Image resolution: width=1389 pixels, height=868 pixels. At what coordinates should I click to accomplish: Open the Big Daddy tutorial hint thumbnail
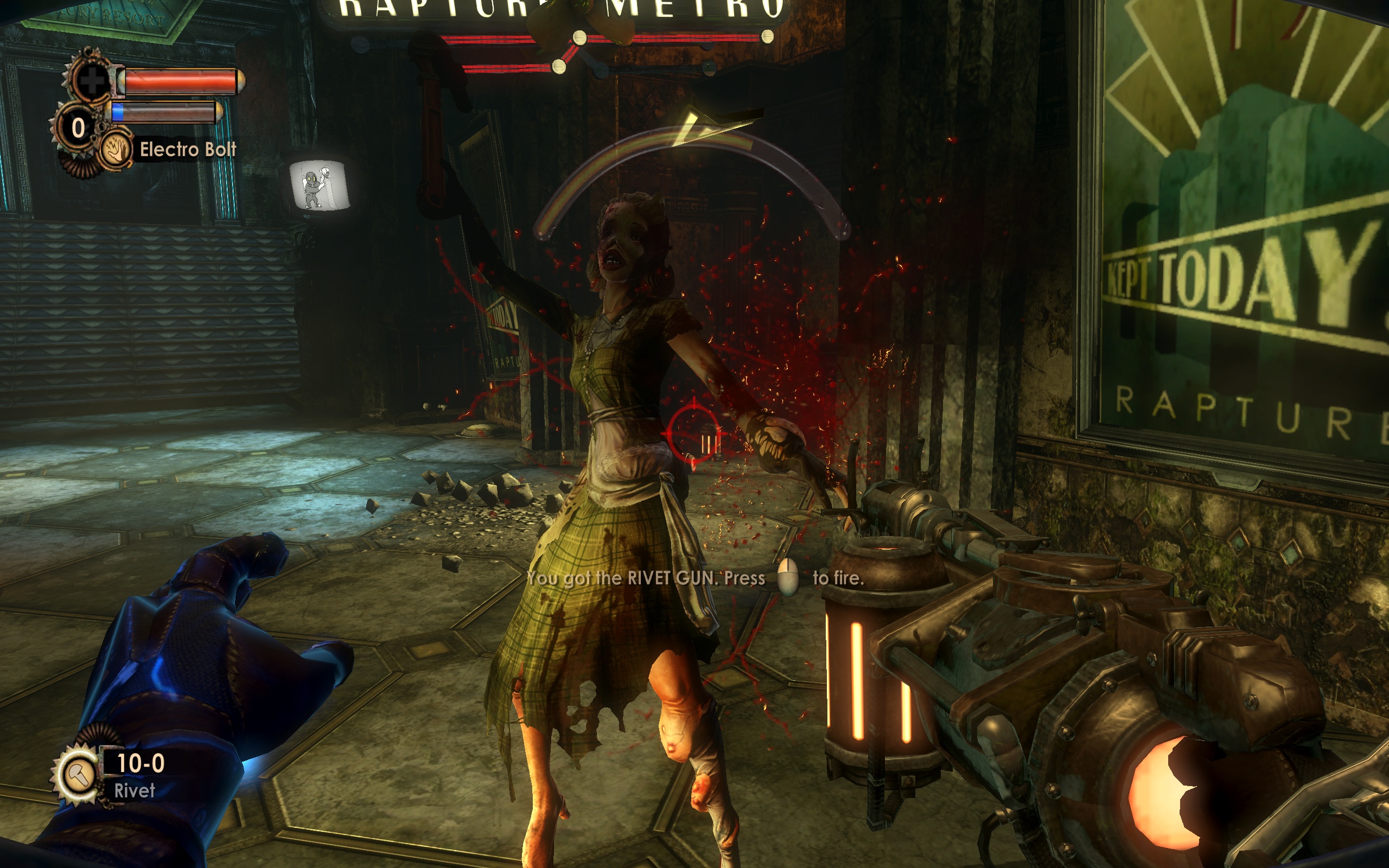click(x=319, y=186)
